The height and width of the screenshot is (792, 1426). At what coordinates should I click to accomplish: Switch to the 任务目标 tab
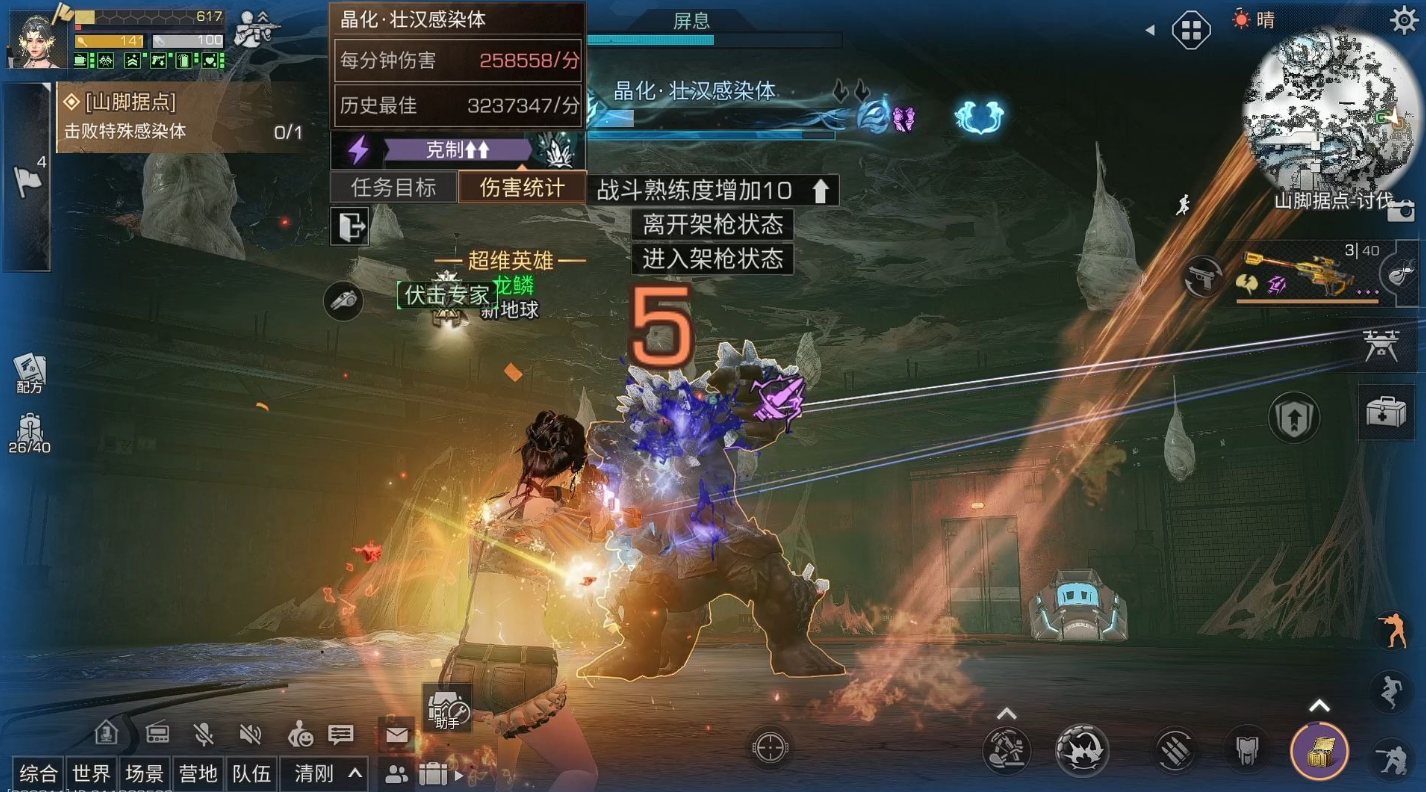393,187
